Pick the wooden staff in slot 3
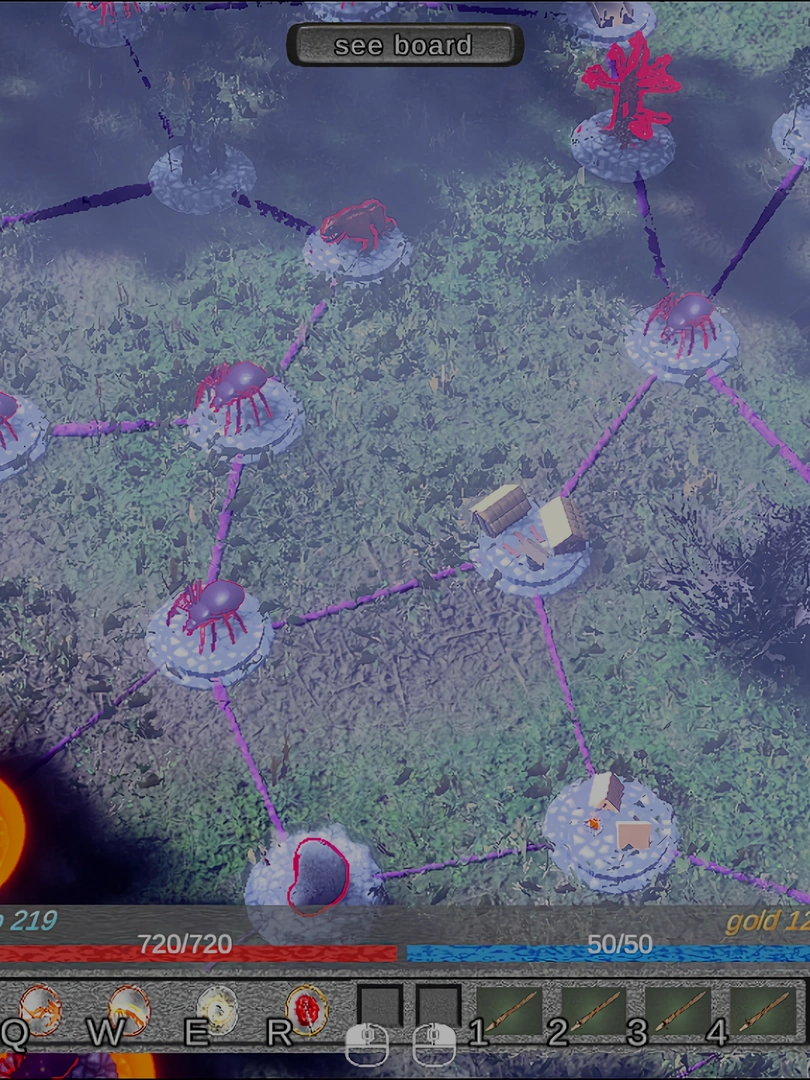This screenshot has width=810, height=1080. (678, 1010)
